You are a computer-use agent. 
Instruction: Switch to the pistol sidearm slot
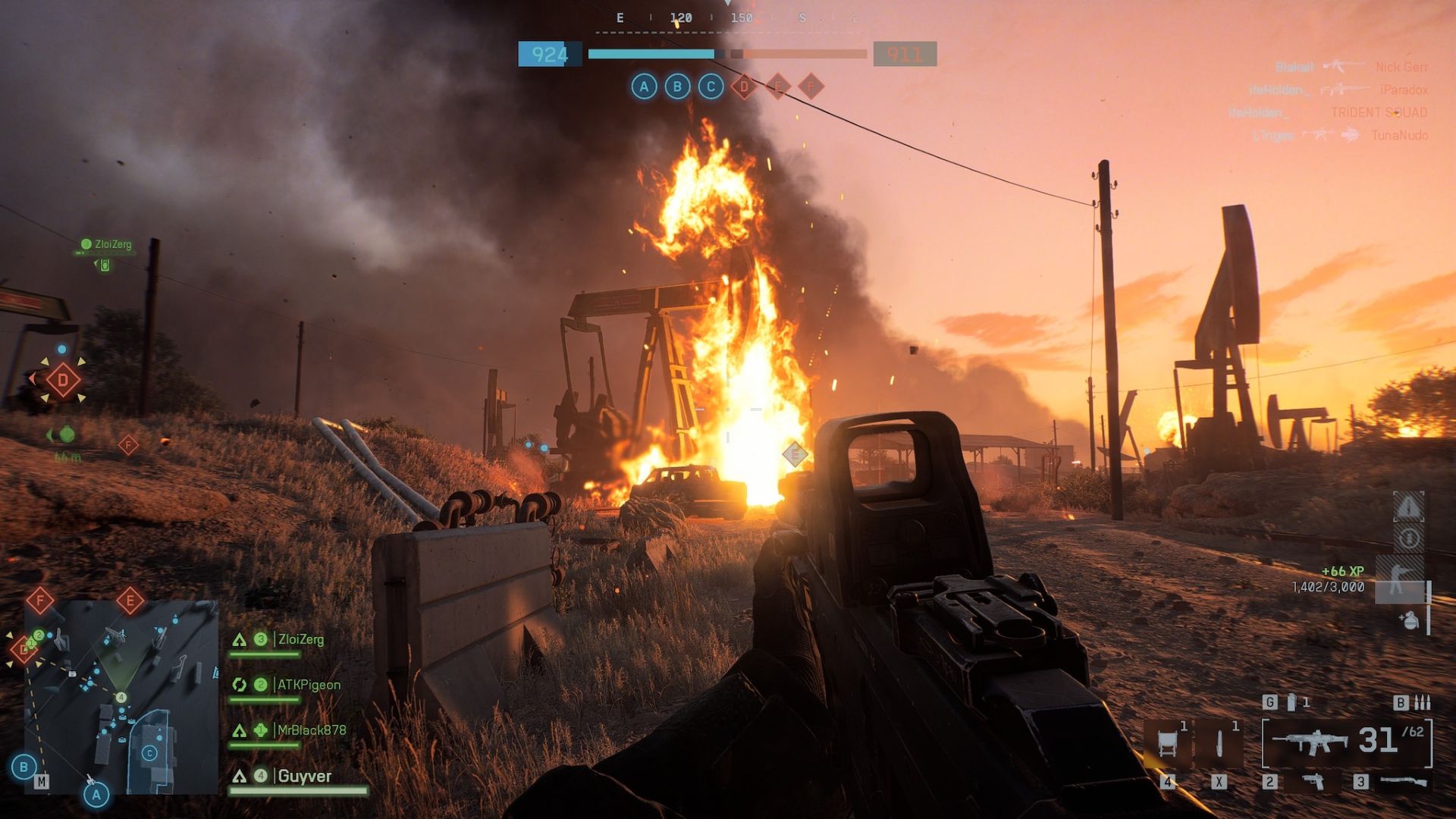pyautogui.click(x=1313, y=781)
